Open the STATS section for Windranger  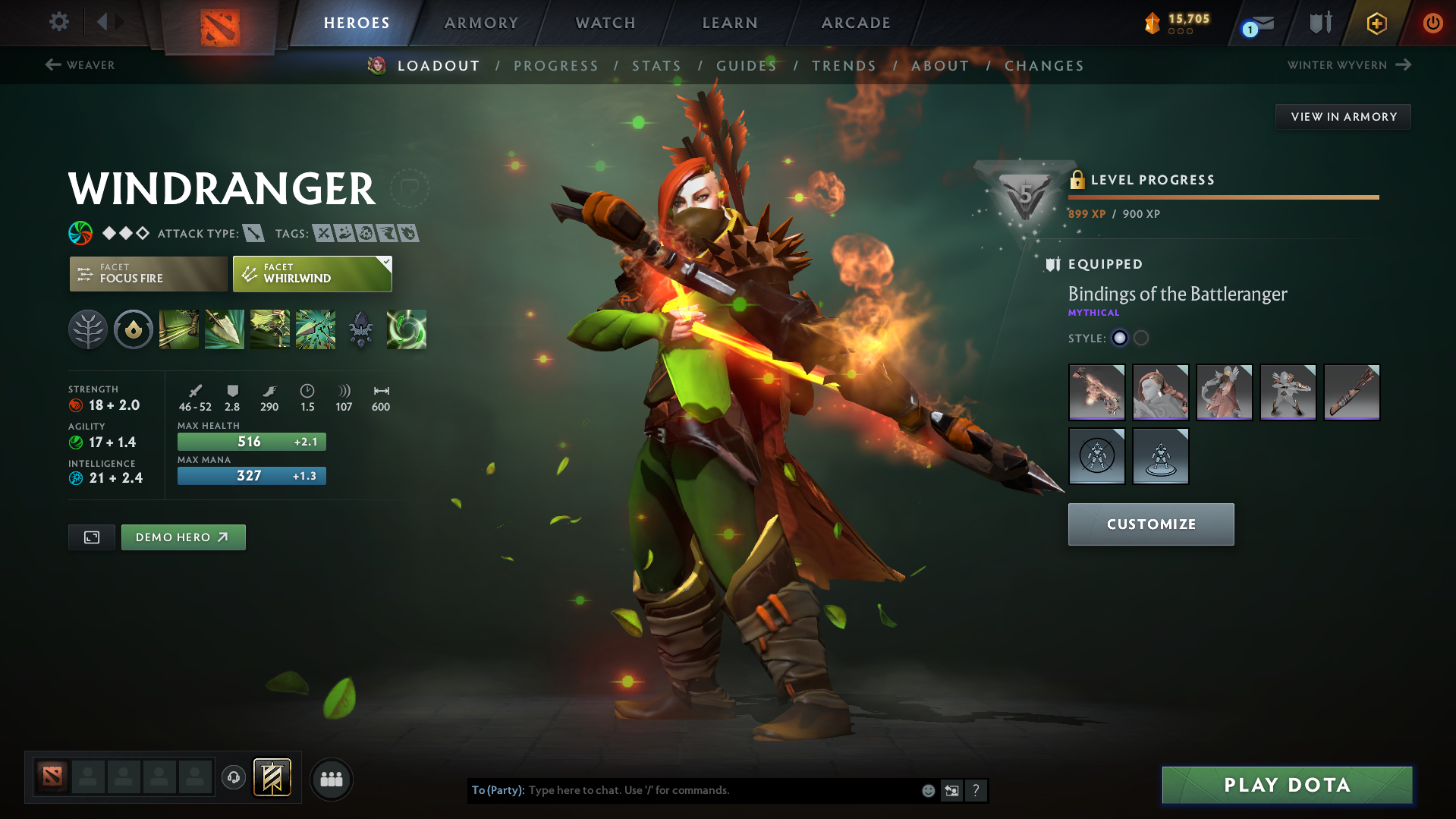(x=656, y=66)
